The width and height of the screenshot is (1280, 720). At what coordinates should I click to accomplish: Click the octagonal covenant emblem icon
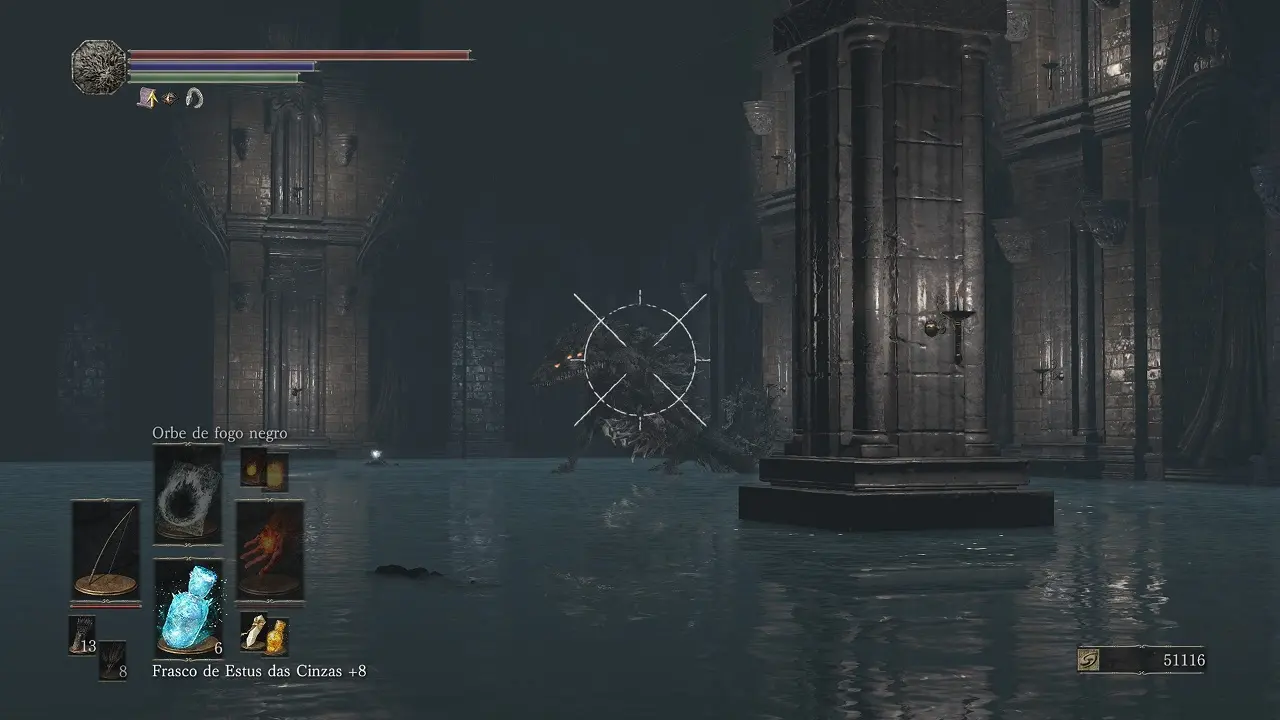[x=99, y=67]
